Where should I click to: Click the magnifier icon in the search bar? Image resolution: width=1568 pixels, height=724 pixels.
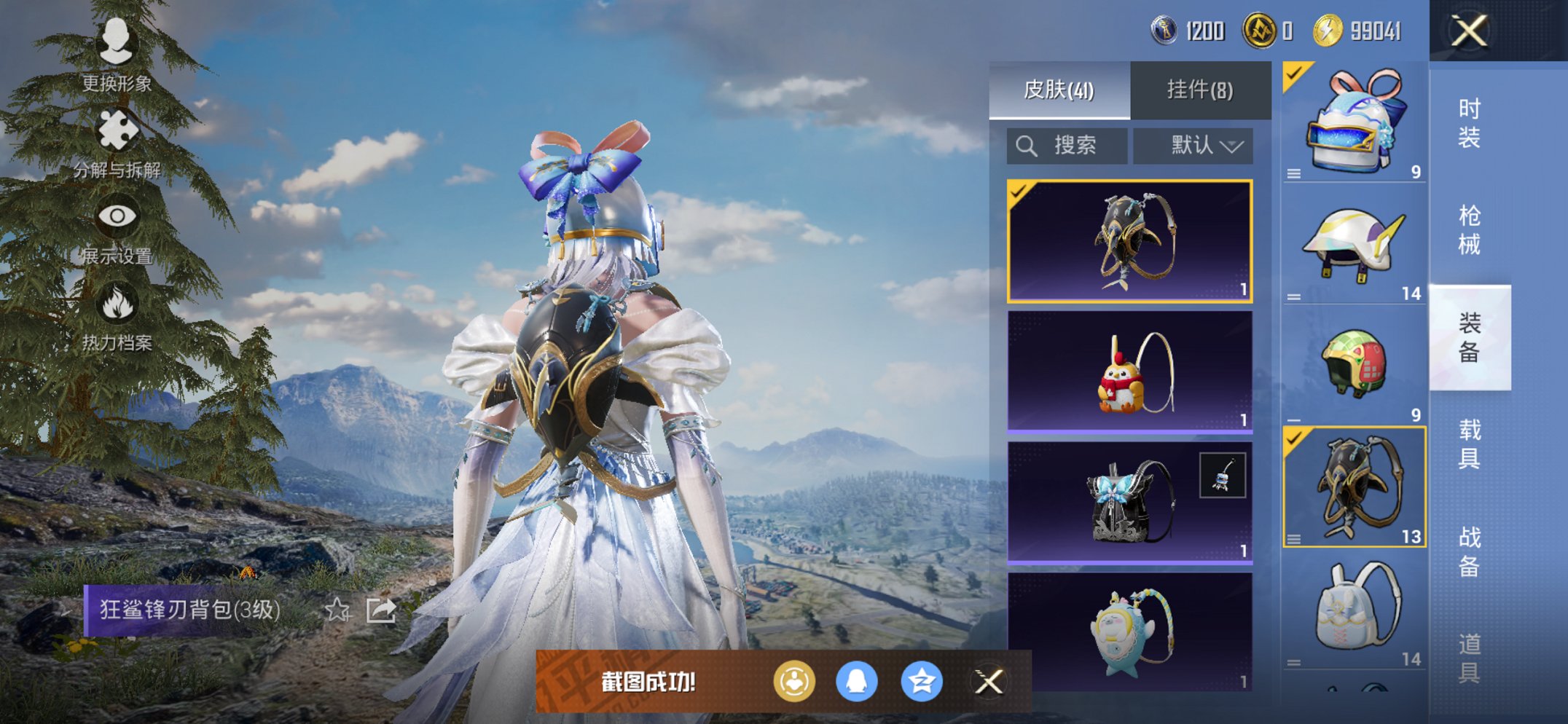click(1027, 145)
